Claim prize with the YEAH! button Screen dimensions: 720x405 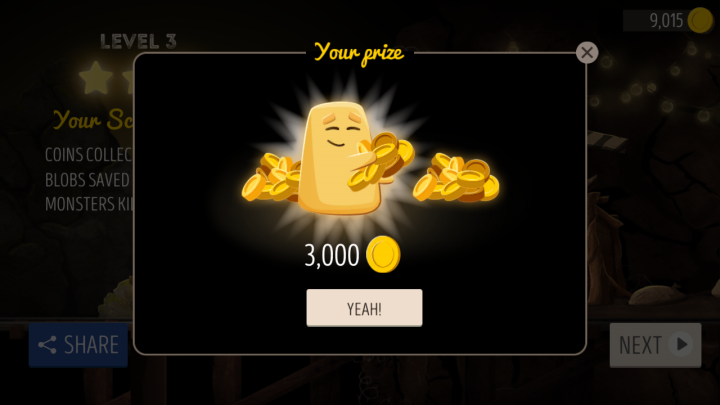tap(364, 308)
